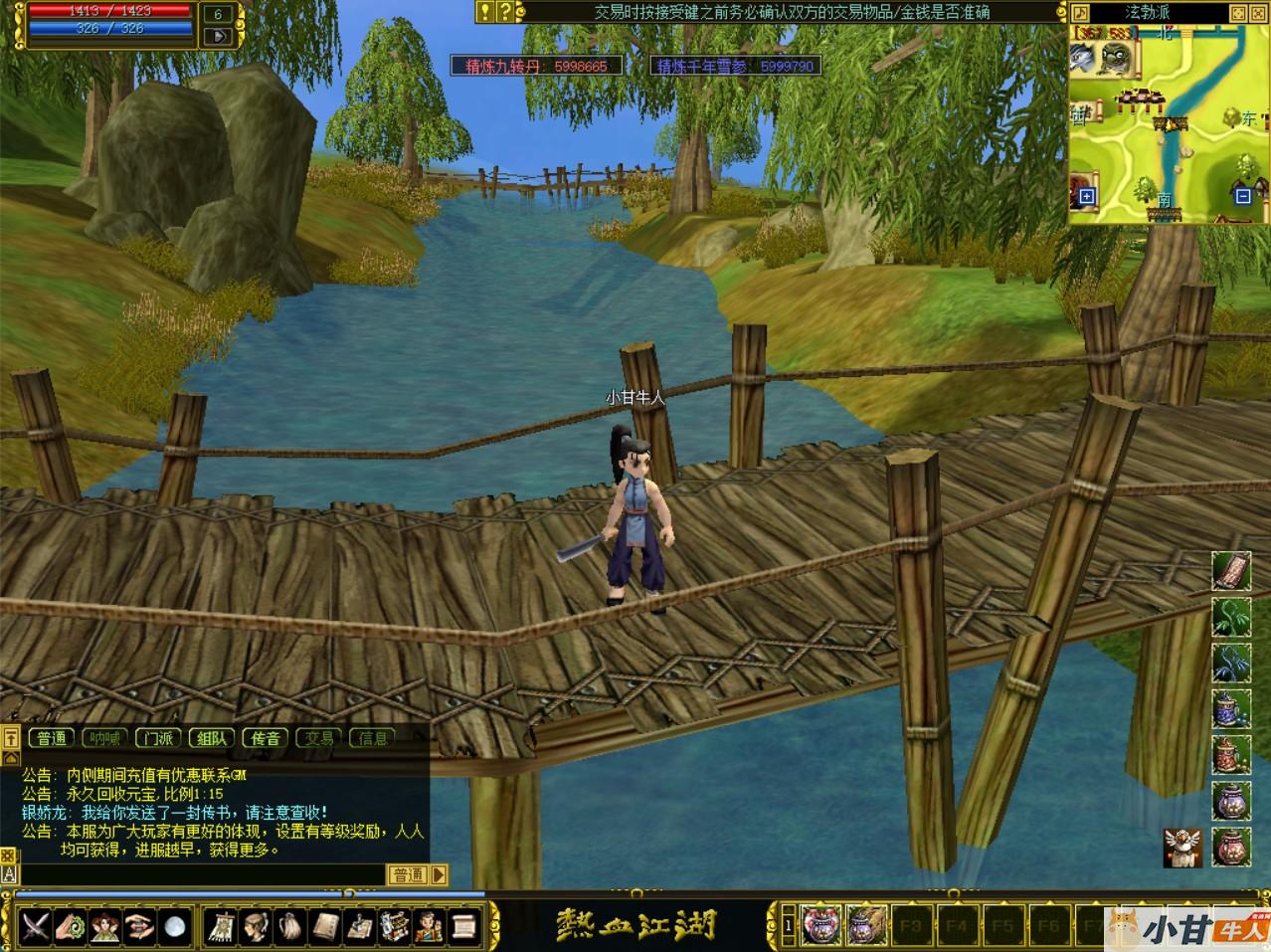Image resolution: width=1271 pixels, height=952 pixels.
Task: Click the crossed swords attack icon
Action: pyautogui.click(x=36, y=927)
